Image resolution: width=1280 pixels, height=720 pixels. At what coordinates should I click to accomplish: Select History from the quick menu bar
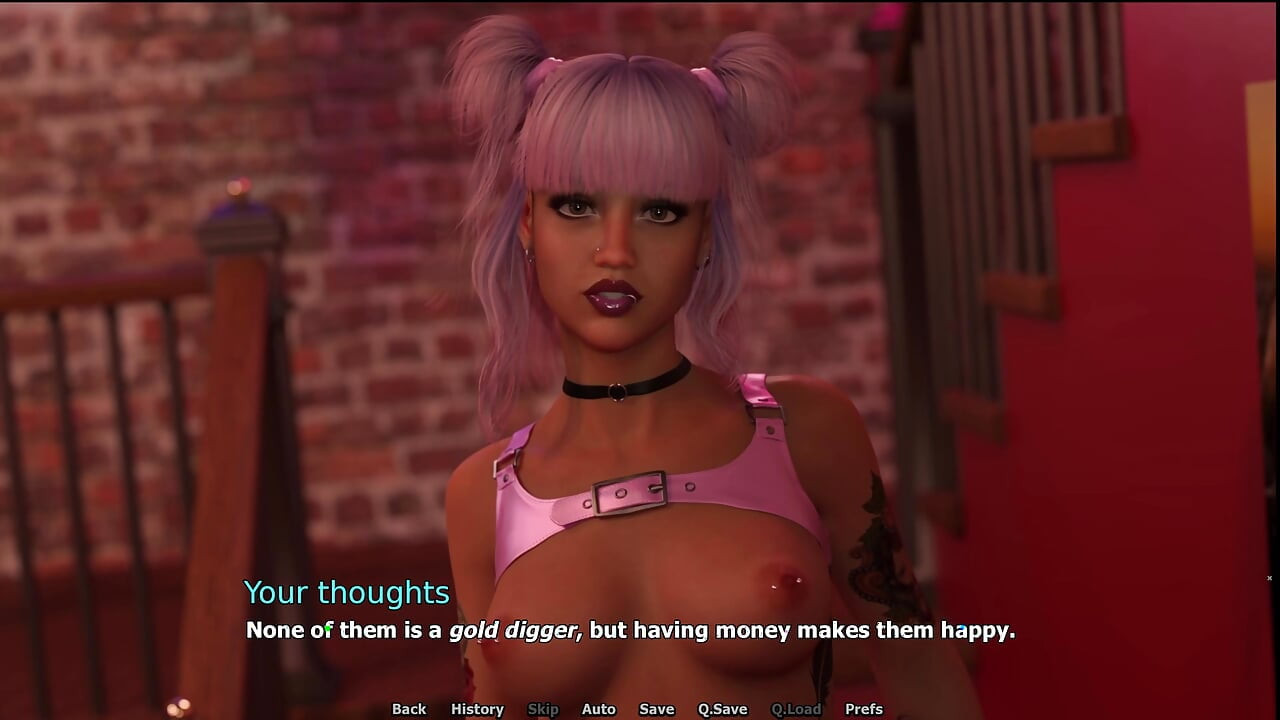pos(477,709)
